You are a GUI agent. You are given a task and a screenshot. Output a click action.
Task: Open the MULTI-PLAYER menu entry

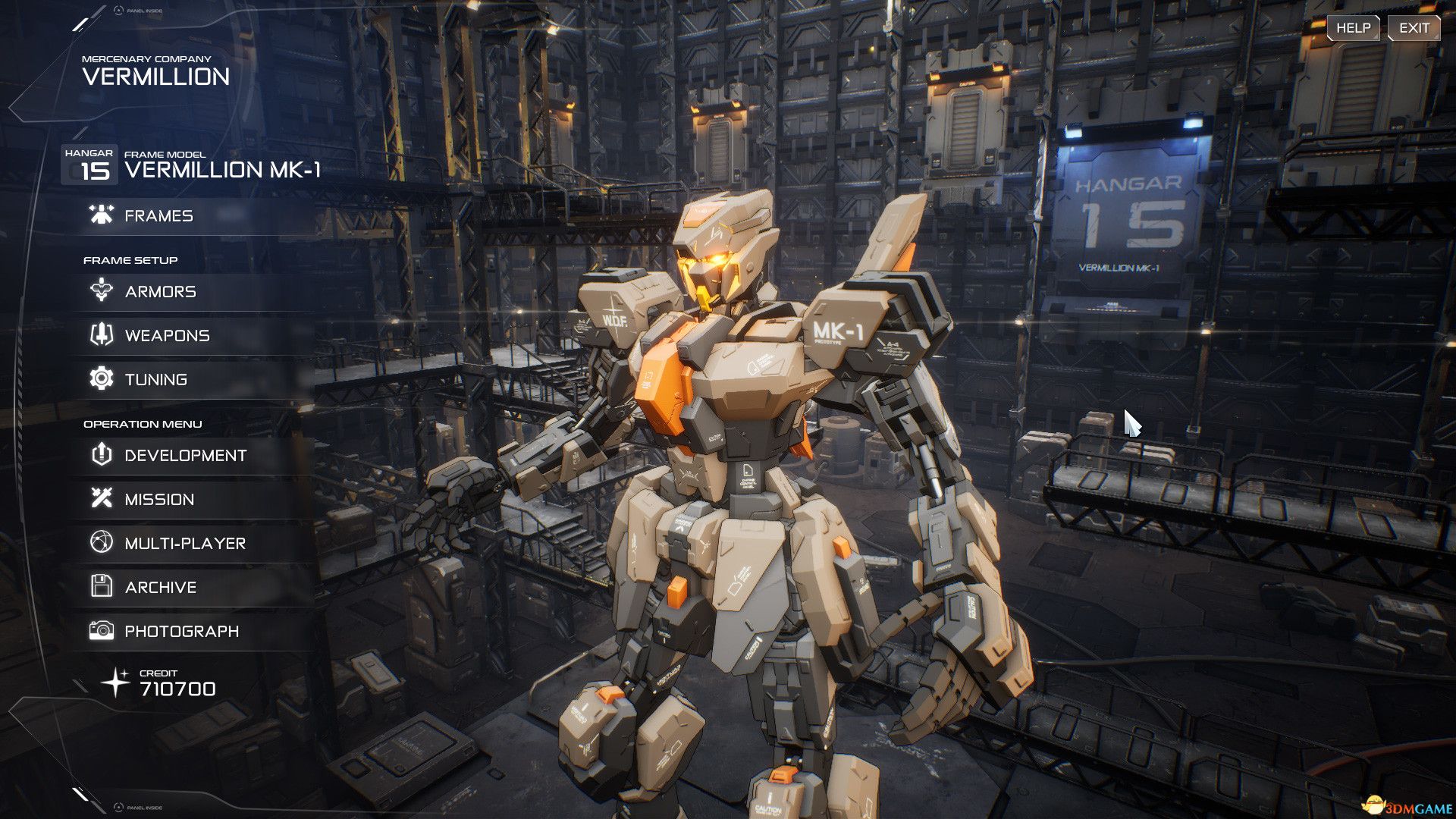pyautogui.click(x=184, y=543)
